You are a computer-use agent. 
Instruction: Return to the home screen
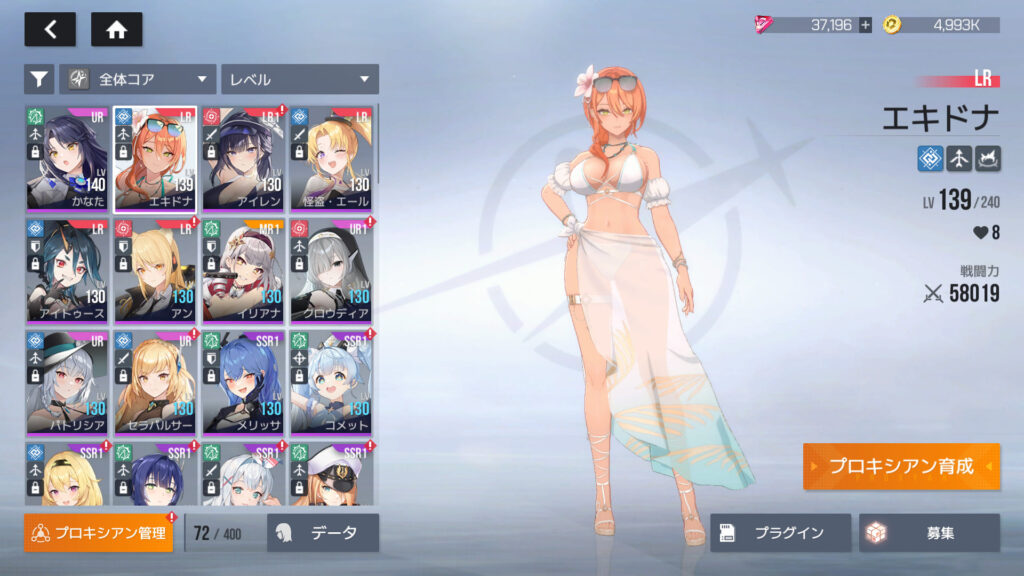pos(116,30)
